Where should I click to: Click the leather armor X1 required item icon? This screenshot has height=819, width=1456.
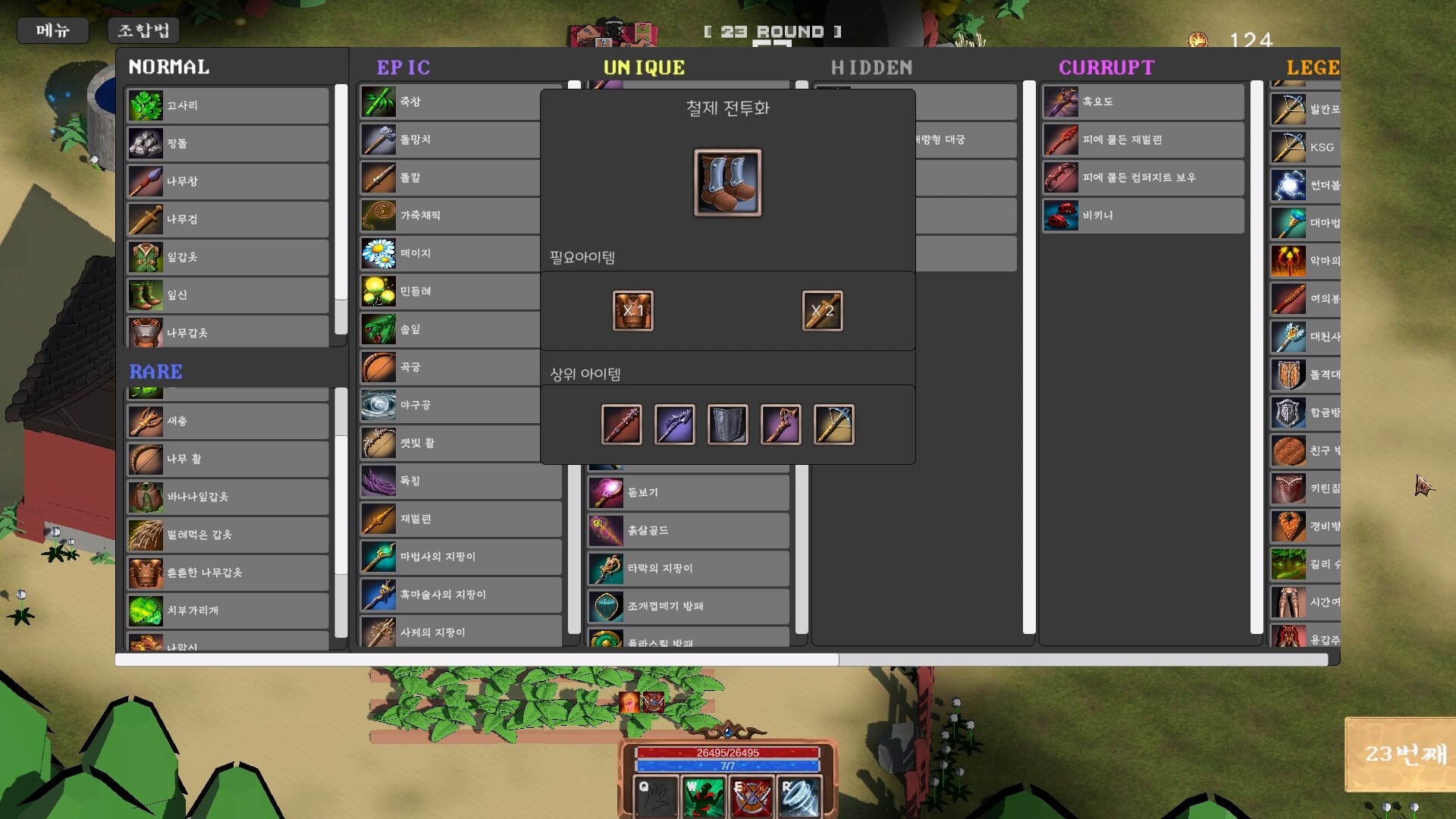632,311
